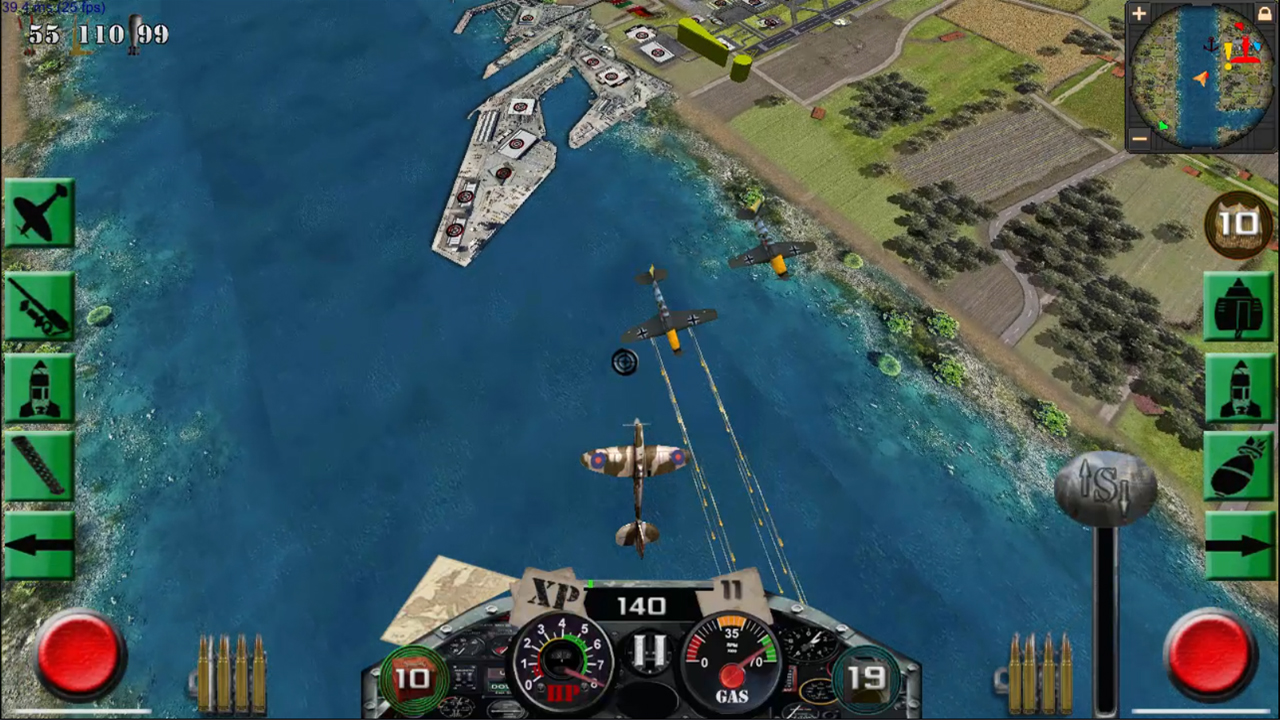This screenshot has width=1280, height=720.
Task: Click the XP progress bar
Action: point(648,584)
